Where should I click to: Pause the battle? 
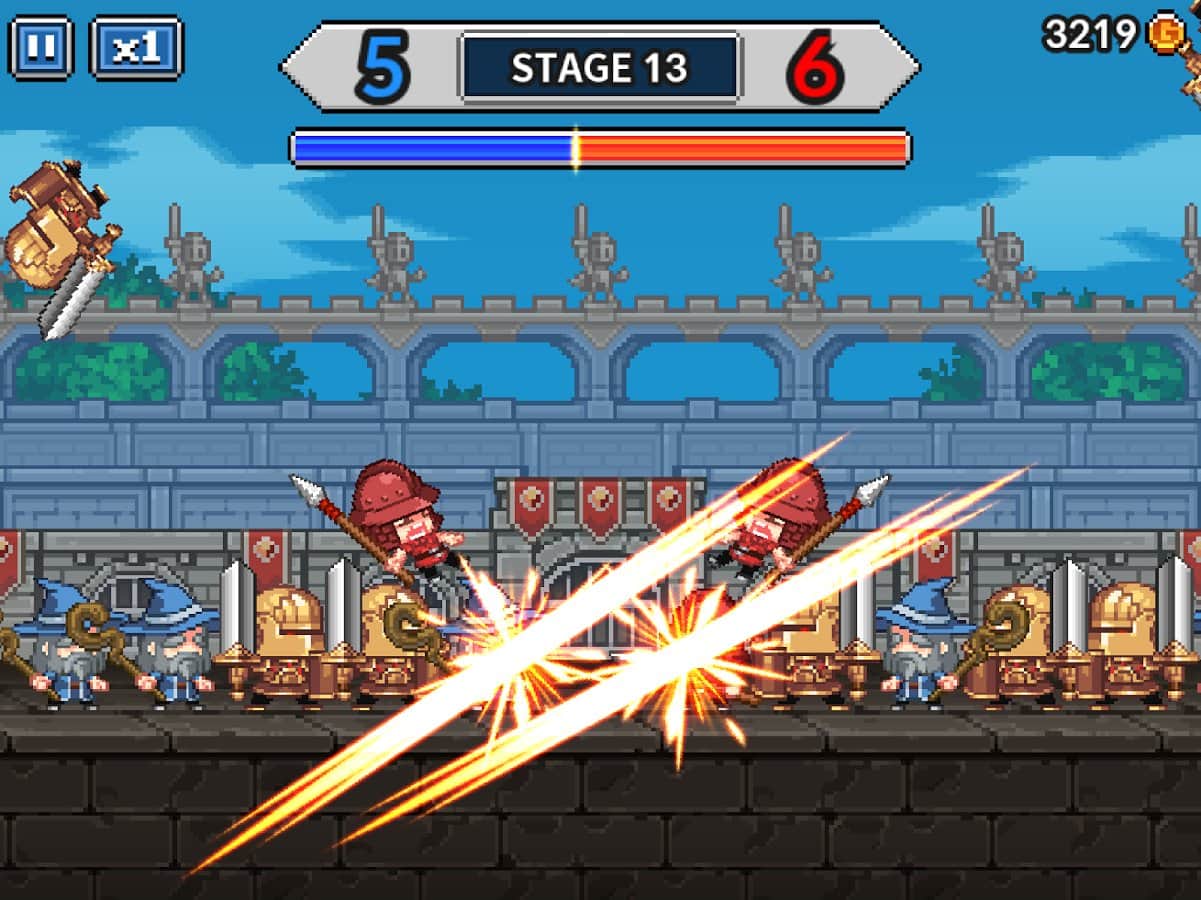point(41,48)
